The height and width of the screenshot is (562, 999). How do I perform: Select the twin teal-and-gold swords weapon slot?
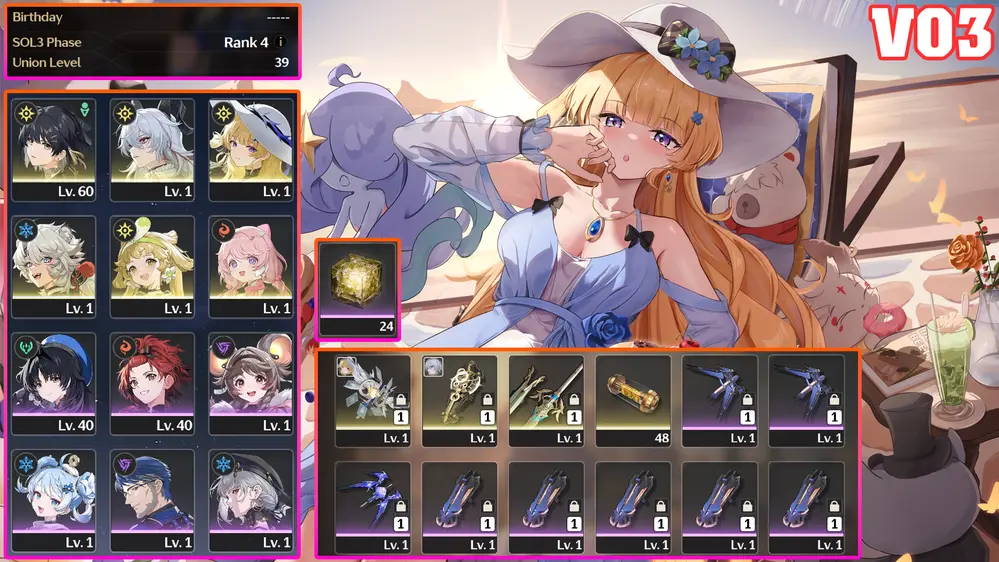click(546, 399)
